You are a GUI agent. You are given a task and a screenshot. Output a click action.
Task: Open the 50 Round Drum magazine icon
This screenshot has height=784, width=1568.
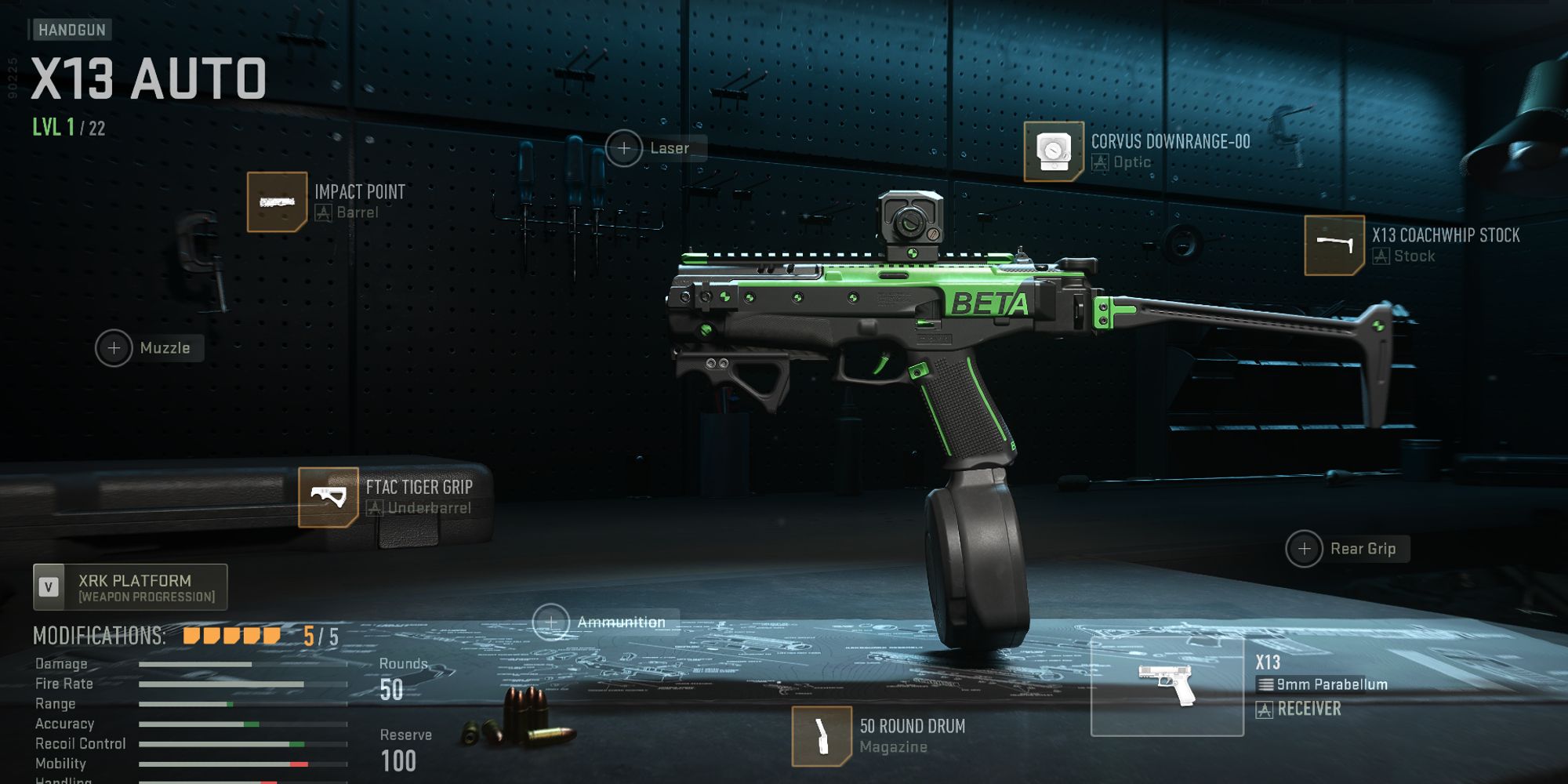[822, 734]
